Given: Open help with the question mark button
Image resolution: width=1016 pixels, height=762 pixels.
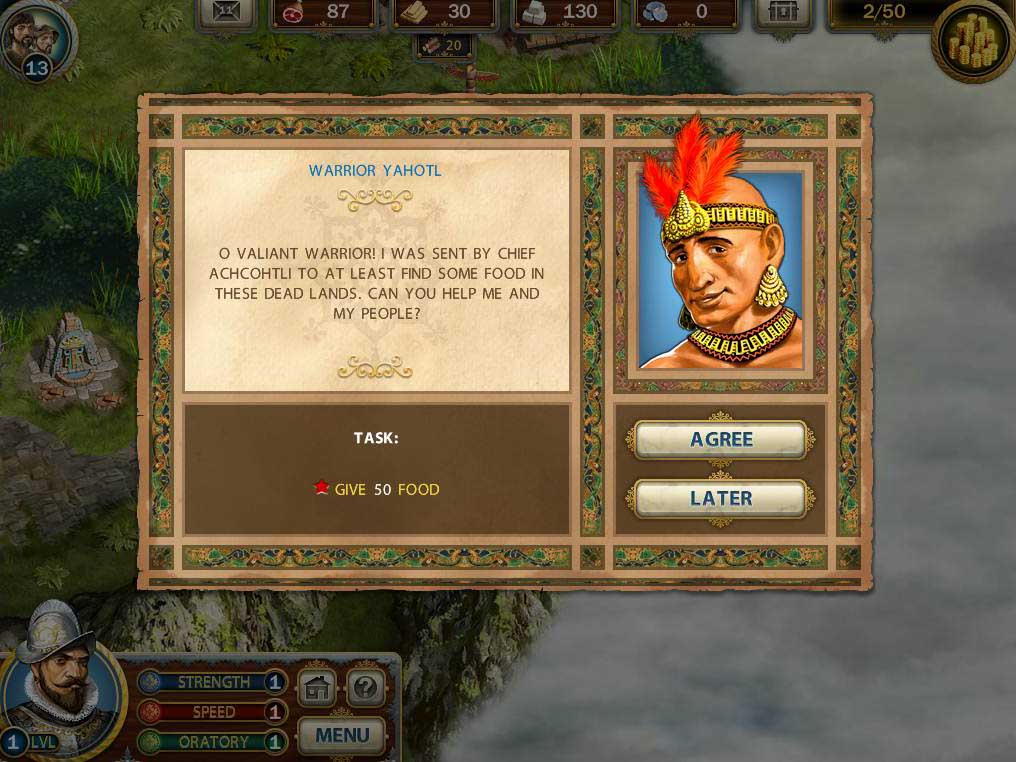Looking at the screenshot, I should 366,688.
